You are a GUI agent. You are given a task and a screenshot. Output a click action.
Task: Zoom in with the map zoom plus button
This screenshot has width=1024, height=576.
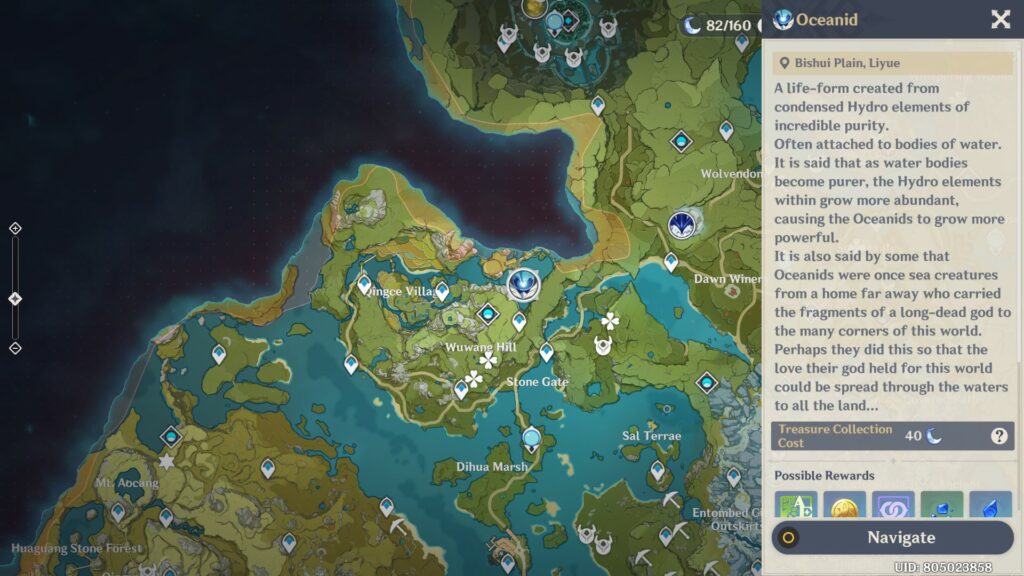coord(15,229)
